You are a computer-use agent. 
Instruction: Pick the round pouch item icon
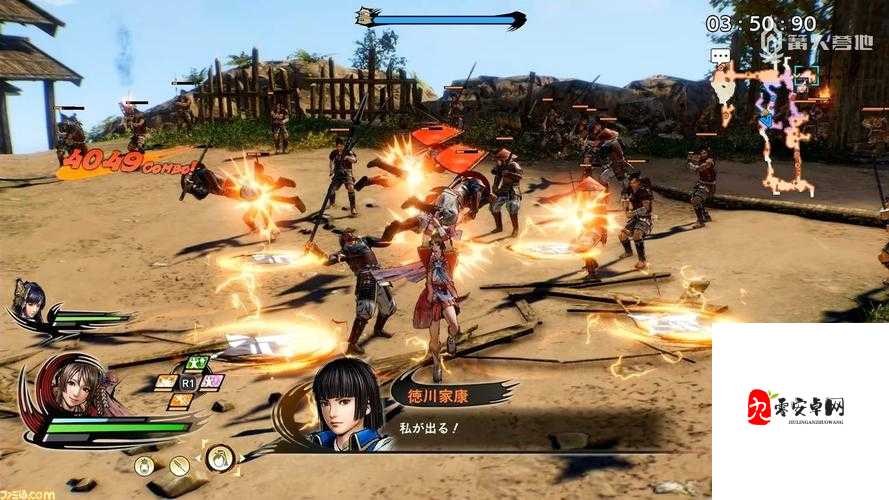146,465
